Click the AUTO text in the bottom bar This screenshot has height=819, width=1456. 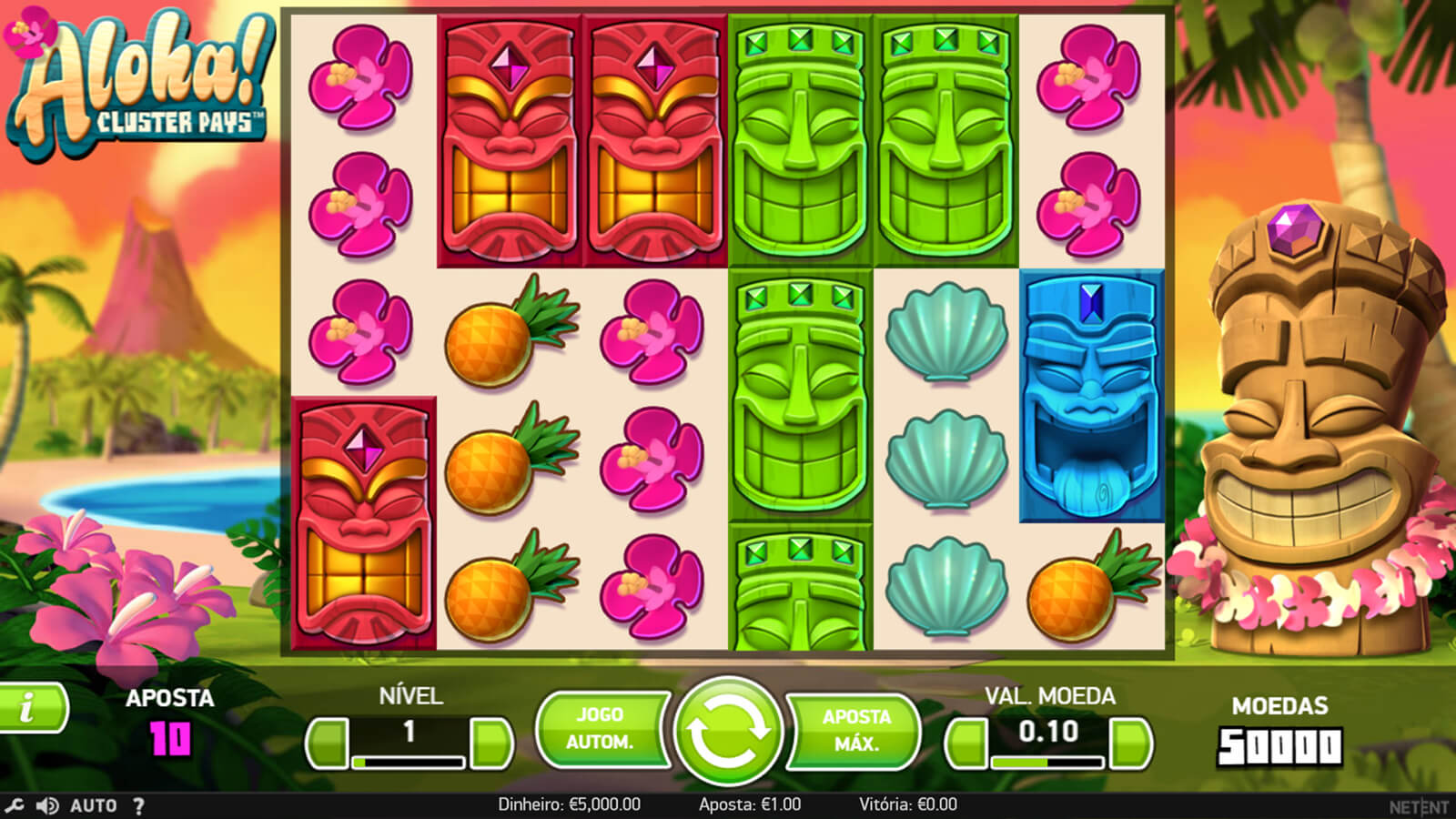94,805
